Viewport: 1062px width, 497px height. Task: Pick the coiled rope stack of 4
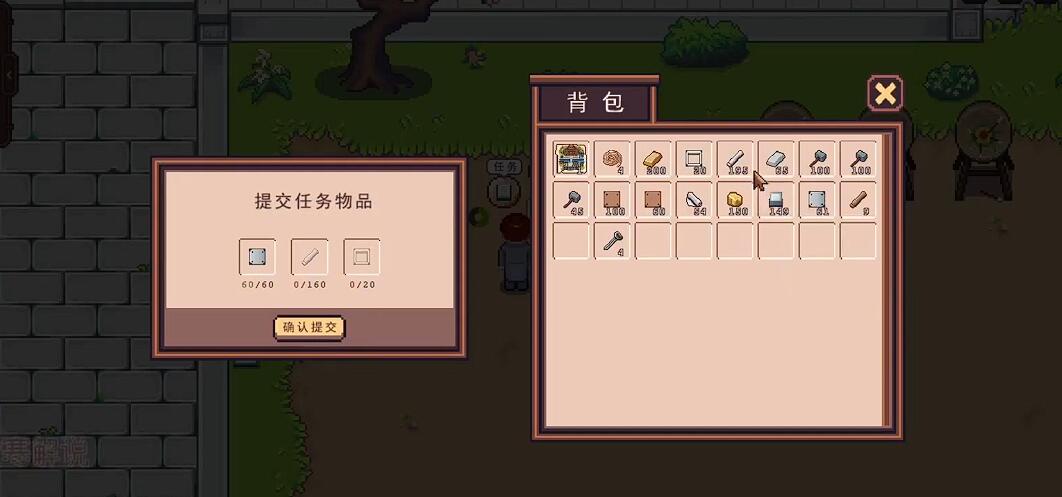pyautogui.click(x=612, y=159)
